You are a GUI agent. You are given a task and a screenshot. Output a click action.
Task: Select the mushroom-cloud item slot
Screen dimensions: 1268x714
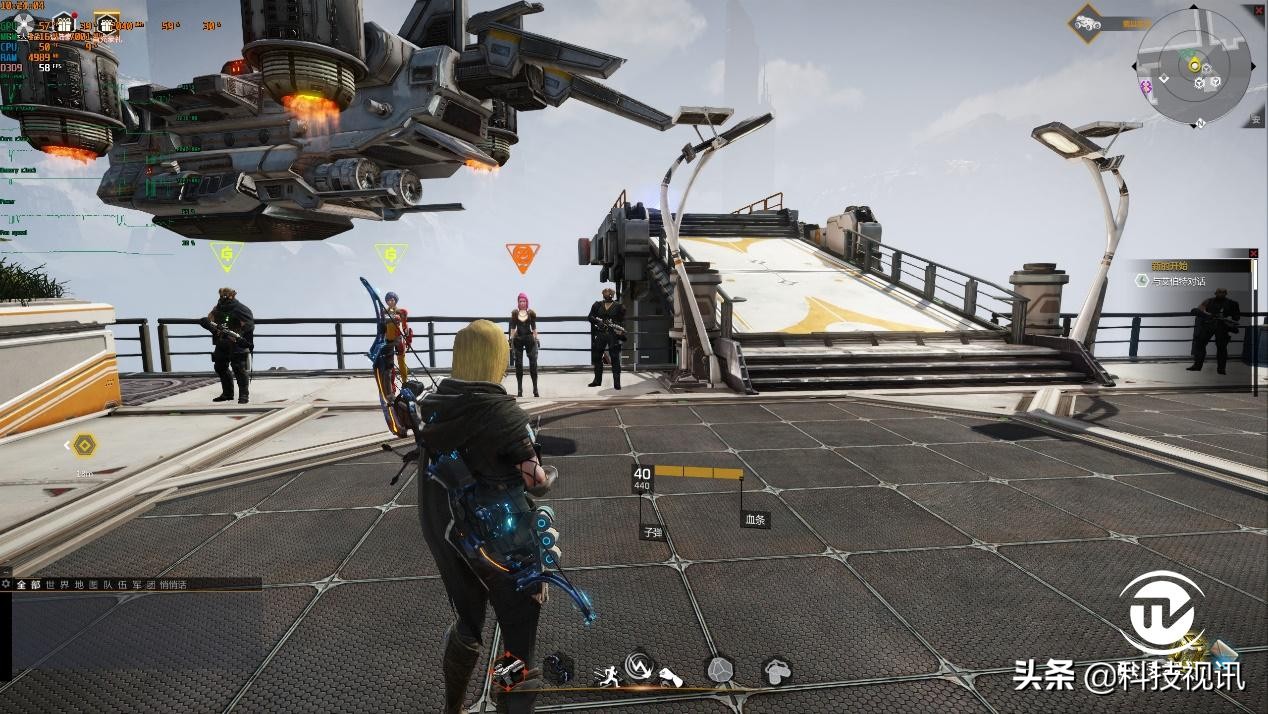[777, 670]
